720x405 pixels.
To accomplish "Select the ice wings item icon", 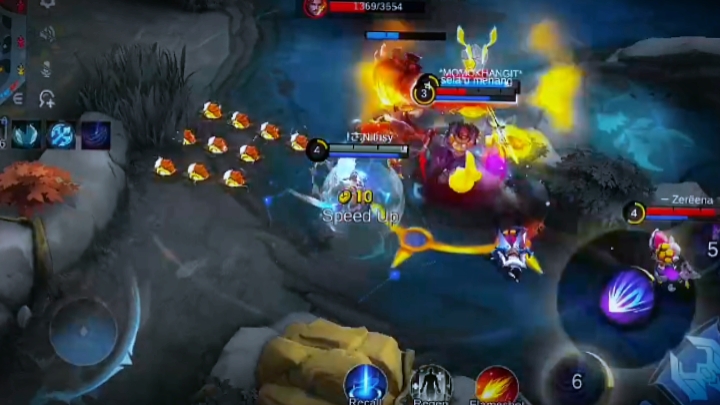I will click(27, 134).
